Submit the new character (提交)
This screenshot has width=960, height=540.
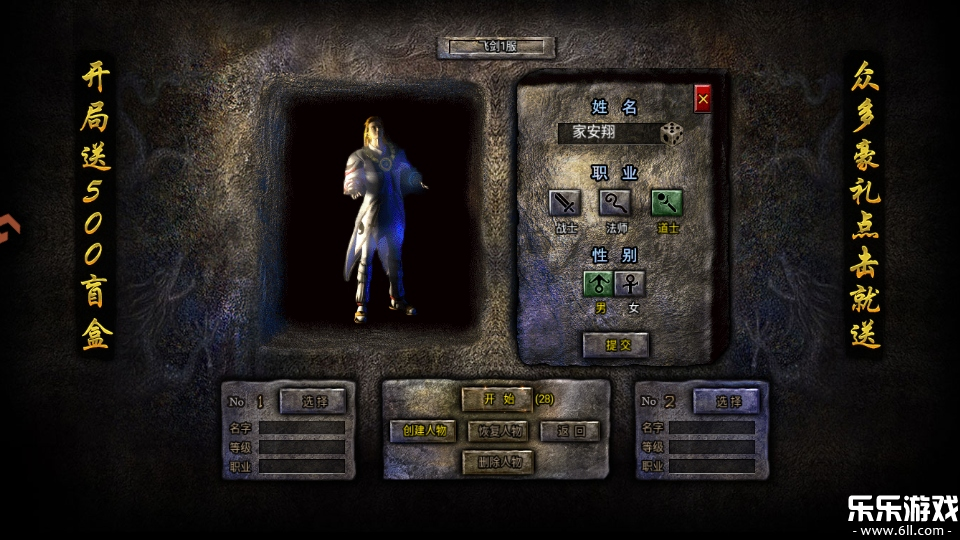615,345
